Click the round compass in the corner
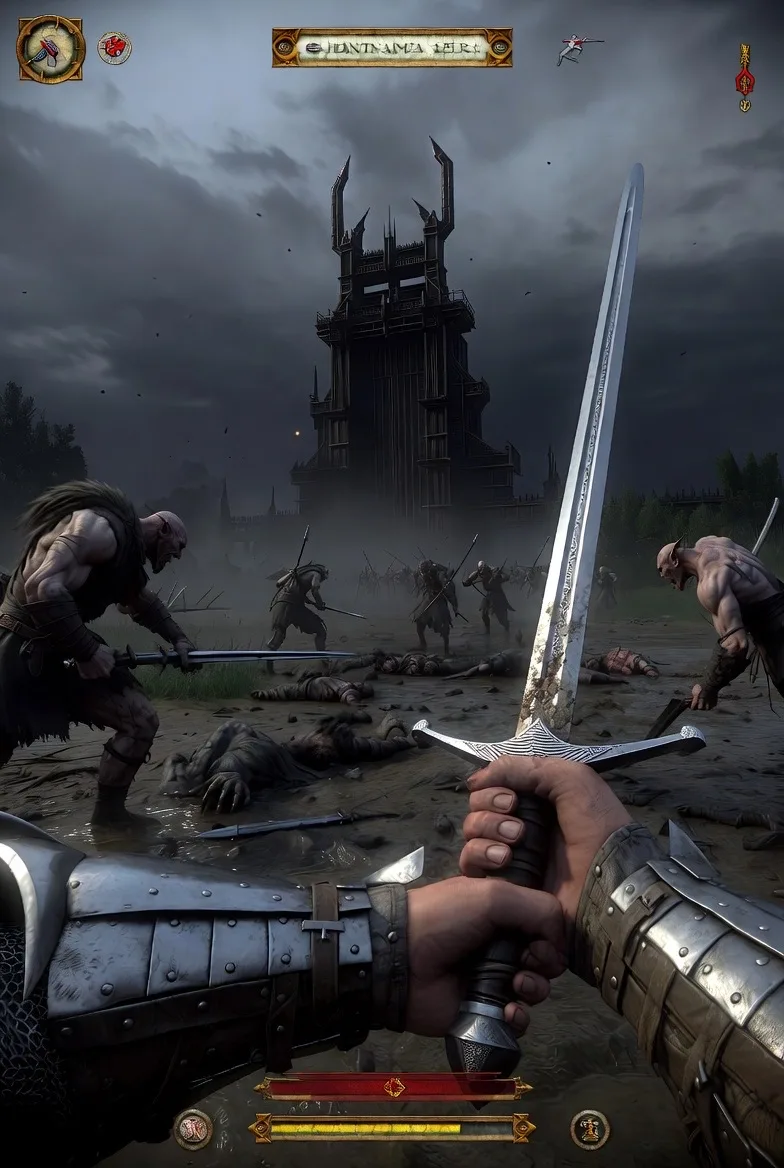 (x=50, y=49)
